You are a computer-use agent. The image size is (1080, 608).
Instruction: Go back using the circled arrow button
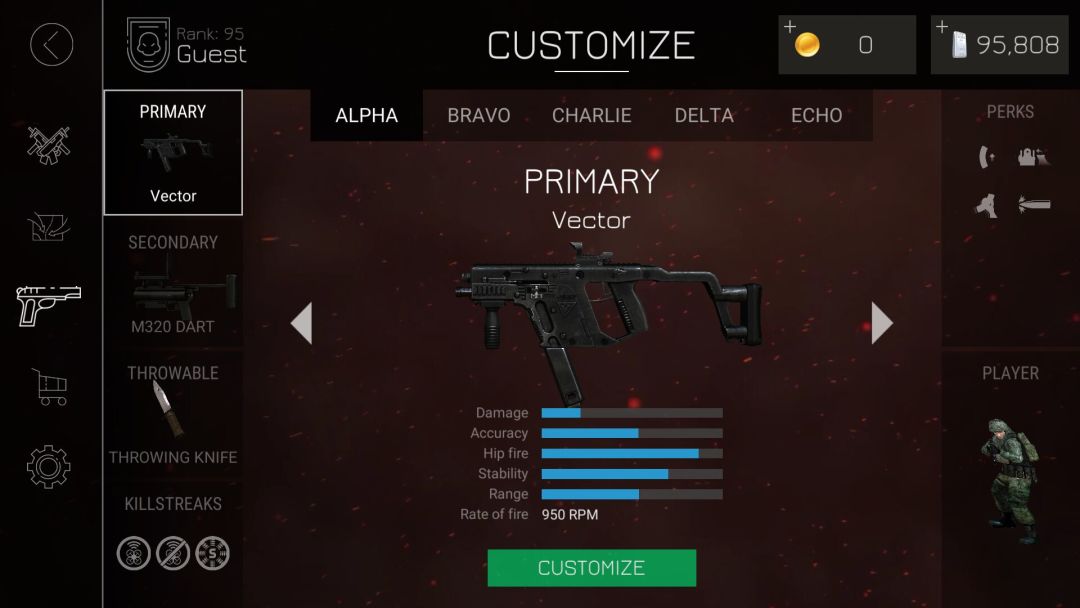(52, 45)
